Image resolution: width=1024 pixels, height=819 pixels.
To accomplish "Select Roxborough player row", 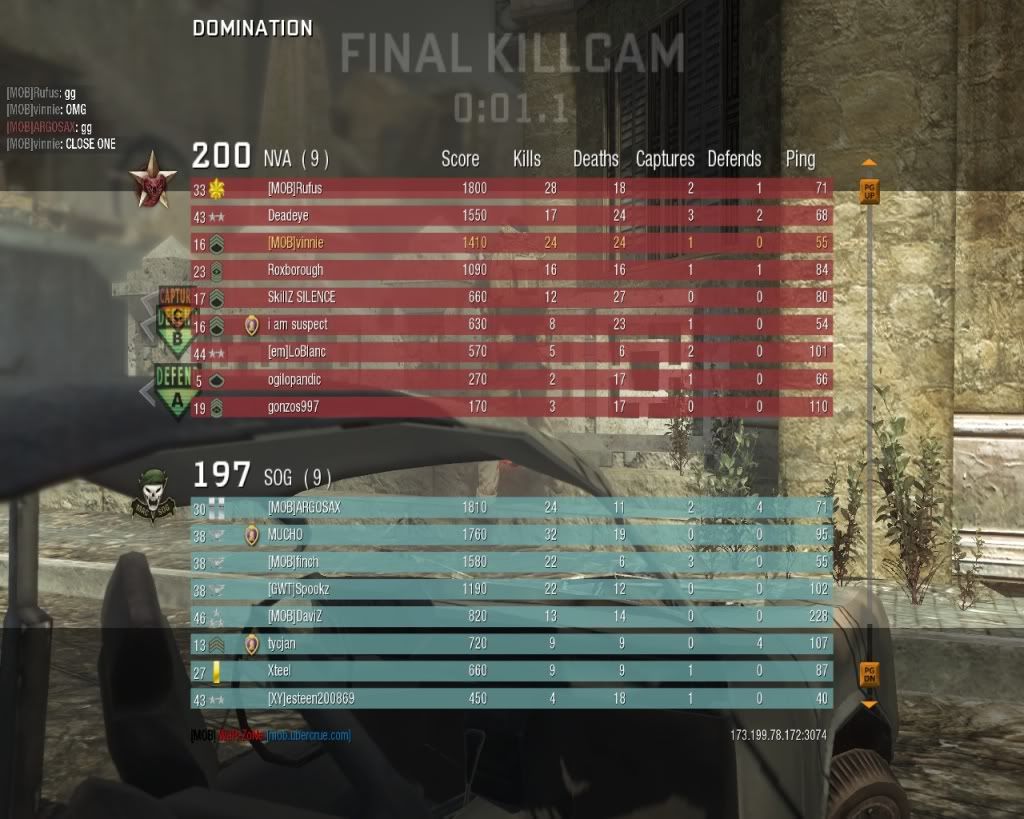I will [x=511, y=270].
